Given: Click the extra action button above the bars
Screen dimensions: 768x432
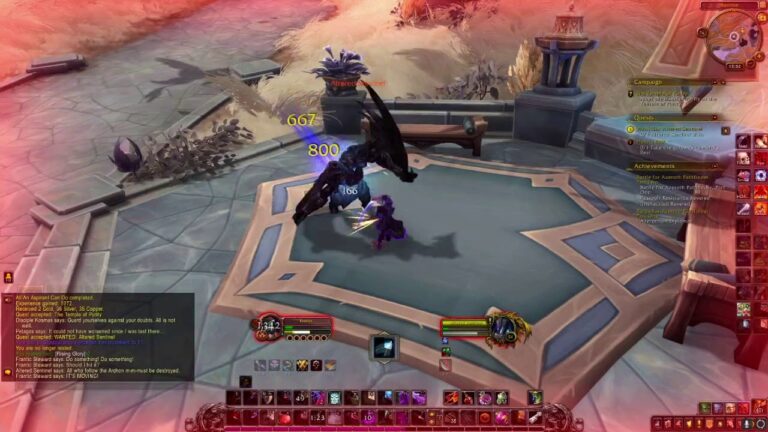Looking at the screenshot, I should click(x=384, y=346).
